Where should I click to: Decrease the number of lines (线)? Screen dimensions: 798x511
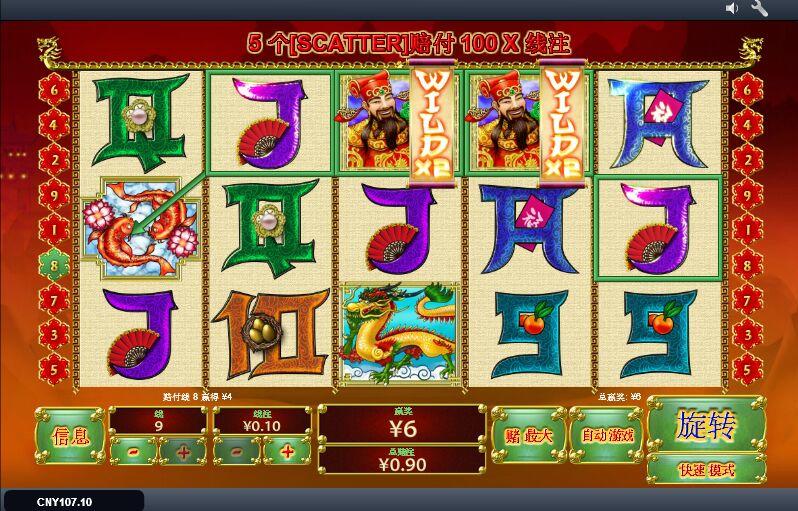tap(133, 452)
